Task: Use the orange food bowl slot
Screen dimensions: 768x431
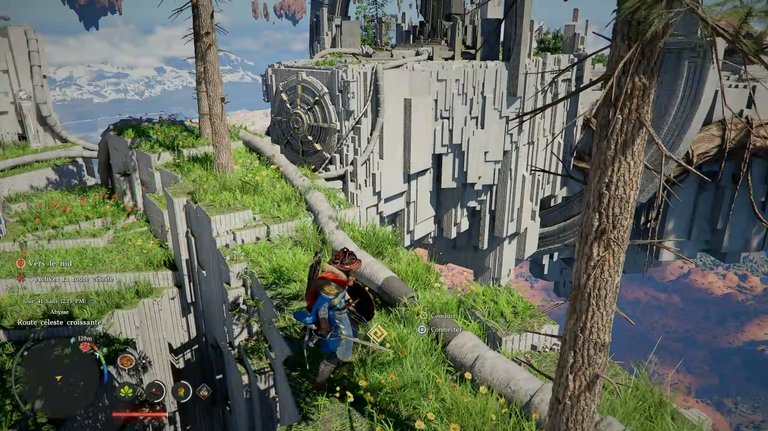Action: [126, 360]
